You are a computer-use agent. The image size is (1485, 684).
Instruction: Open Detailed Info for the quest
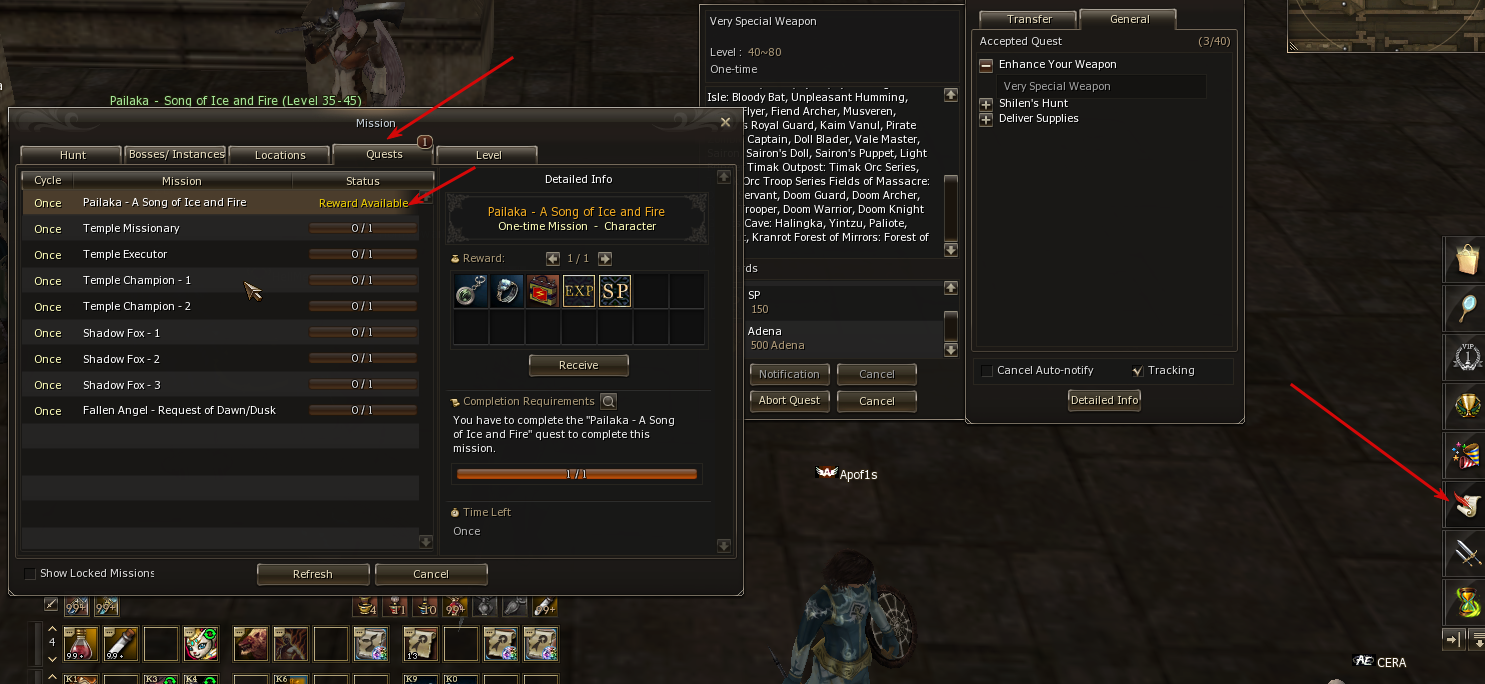click(x=1104, y=400)
